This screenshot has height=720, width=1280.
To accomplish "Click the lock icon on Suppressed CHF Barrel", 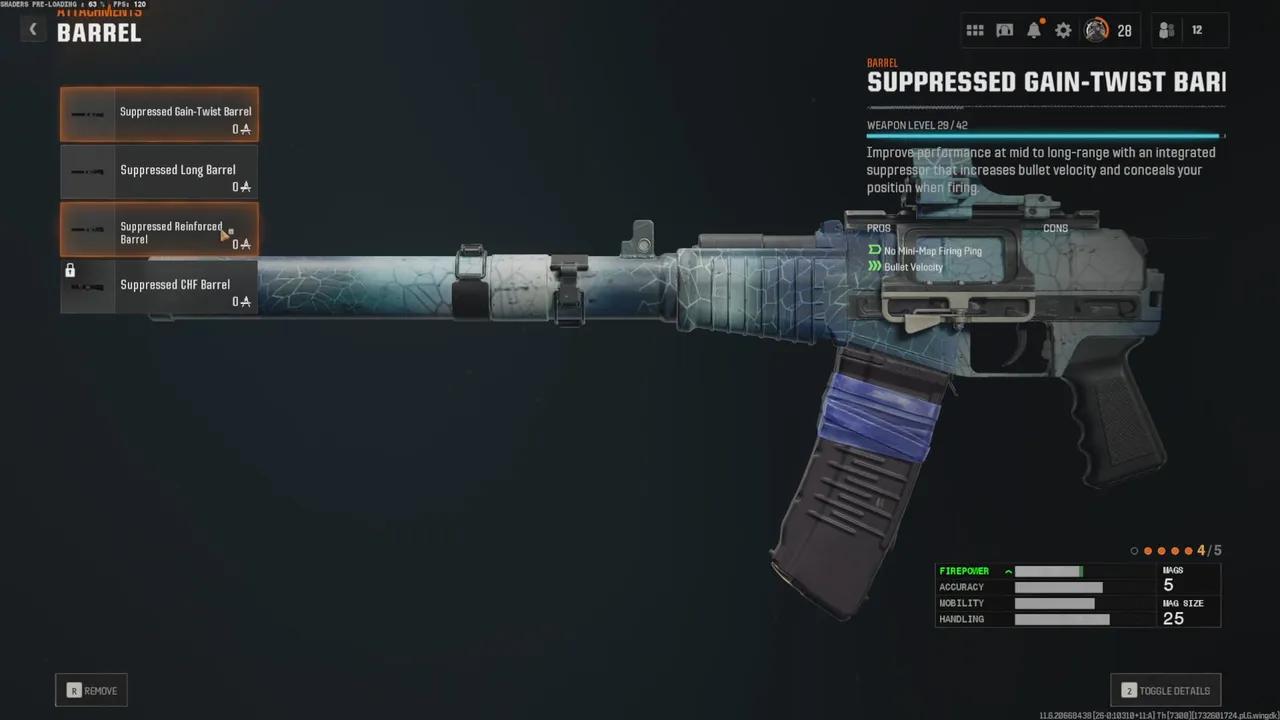I will click(70, 270).
